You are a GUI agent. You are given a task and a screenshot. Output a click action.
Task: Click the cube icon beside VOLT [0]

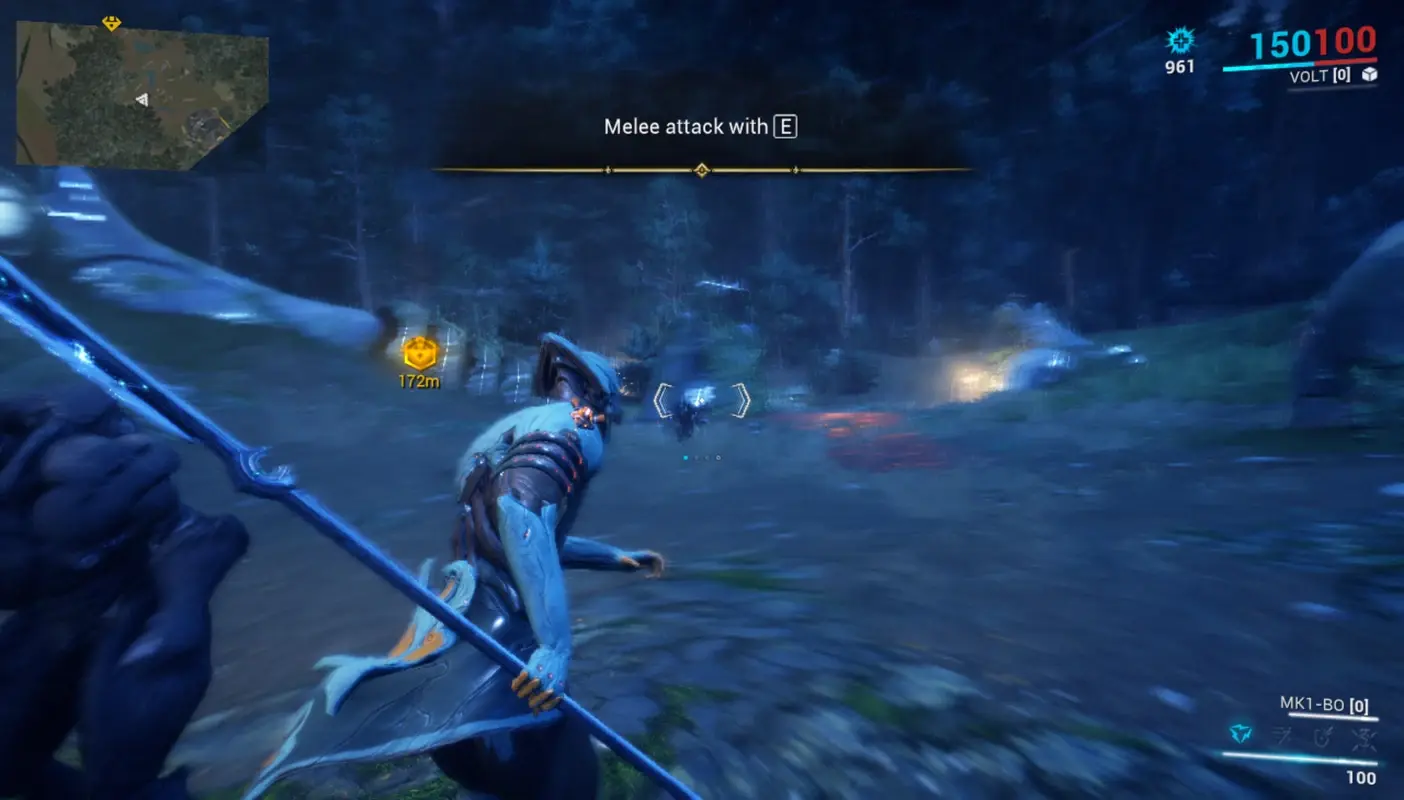click(1369, 75)
